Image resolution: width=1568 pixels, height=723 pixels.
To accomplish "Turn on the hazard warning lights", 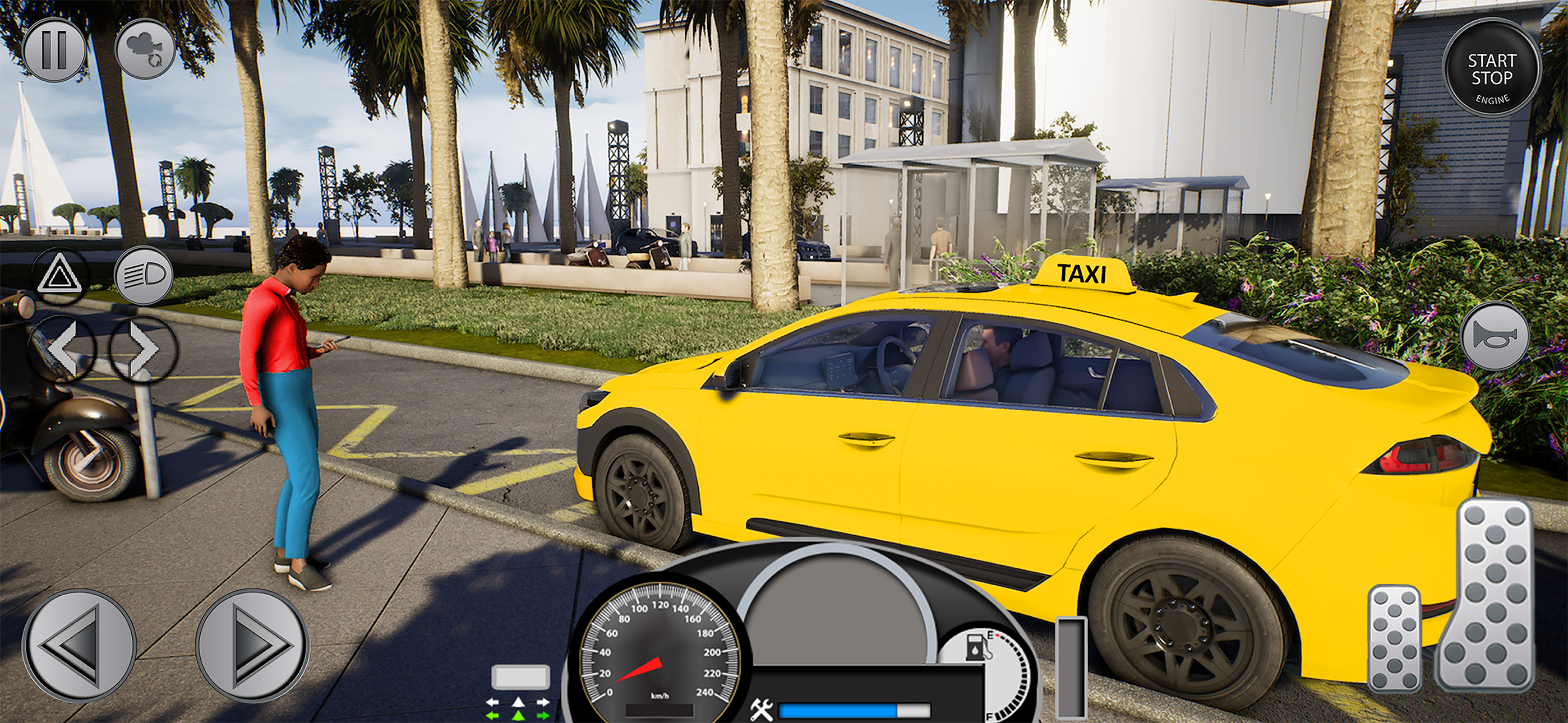I will (59, 276).
